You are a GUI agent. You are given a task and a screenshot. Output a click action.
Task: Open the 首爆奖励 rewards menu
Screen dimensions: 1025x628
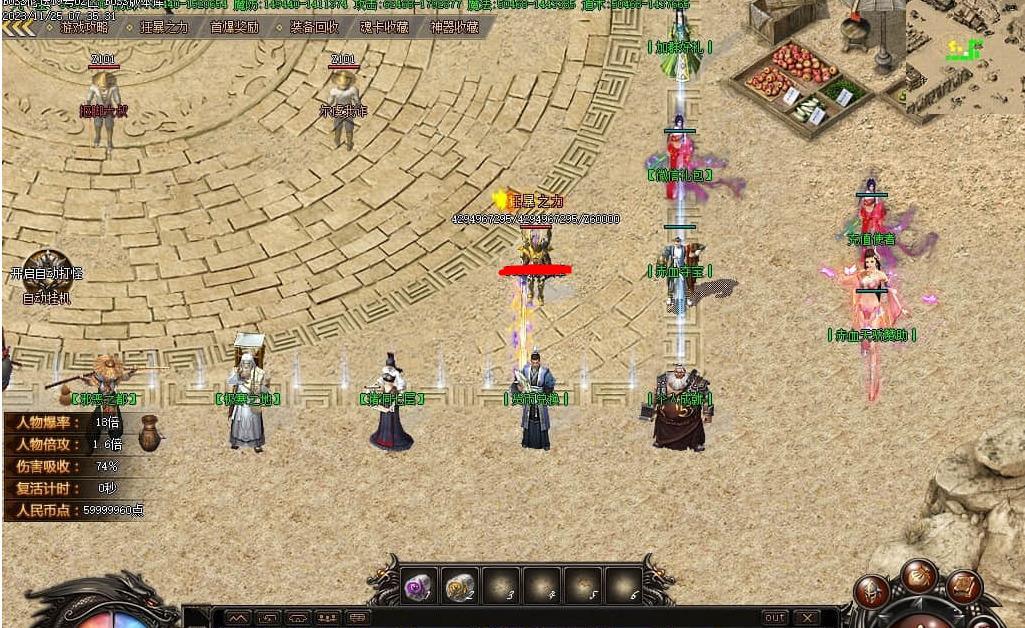(x=234, y=28)
